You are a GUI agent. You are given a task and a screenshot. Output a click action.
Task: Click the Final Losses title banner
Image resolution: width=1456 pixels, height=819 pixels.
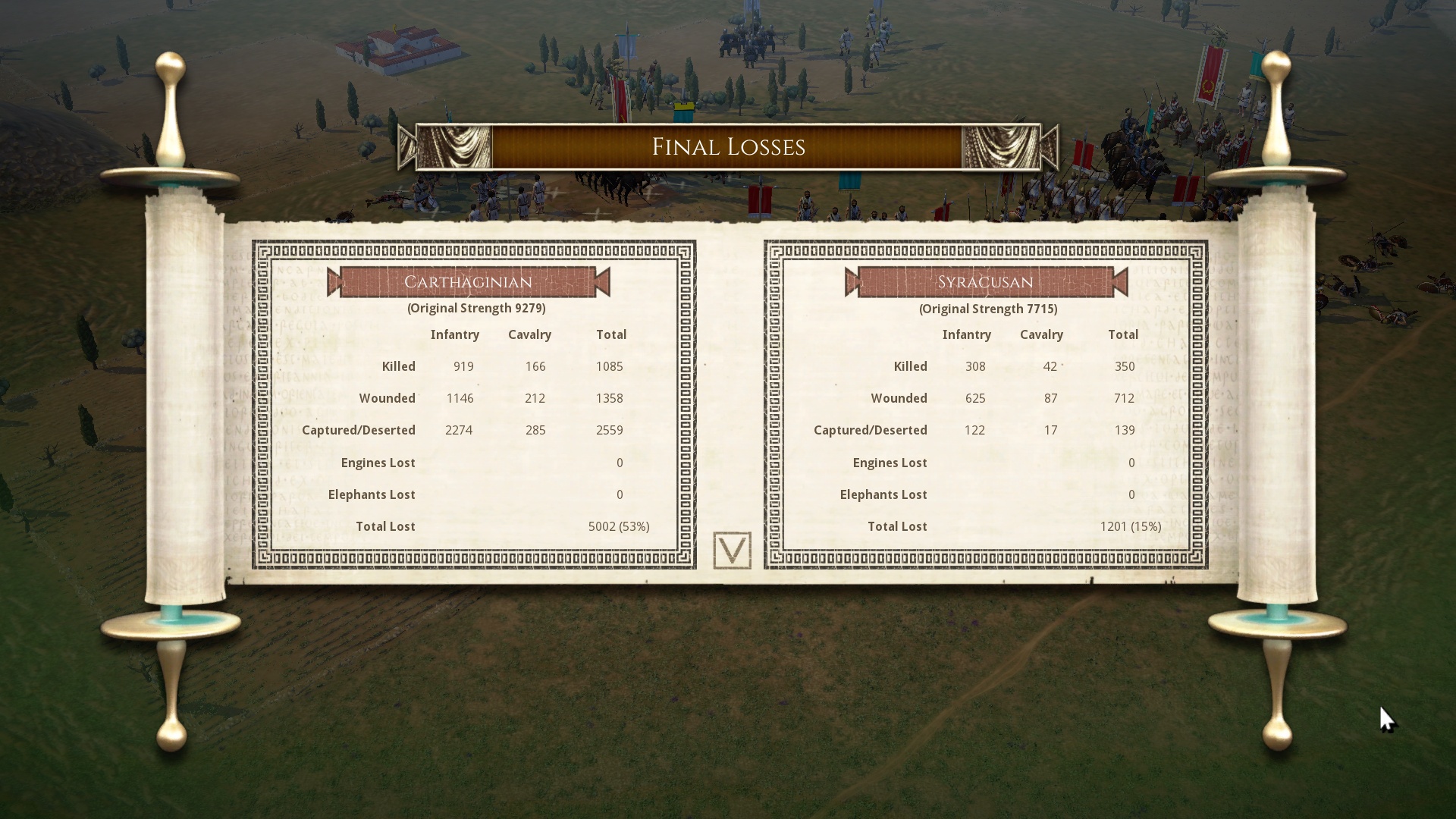[x=728, y=146]
